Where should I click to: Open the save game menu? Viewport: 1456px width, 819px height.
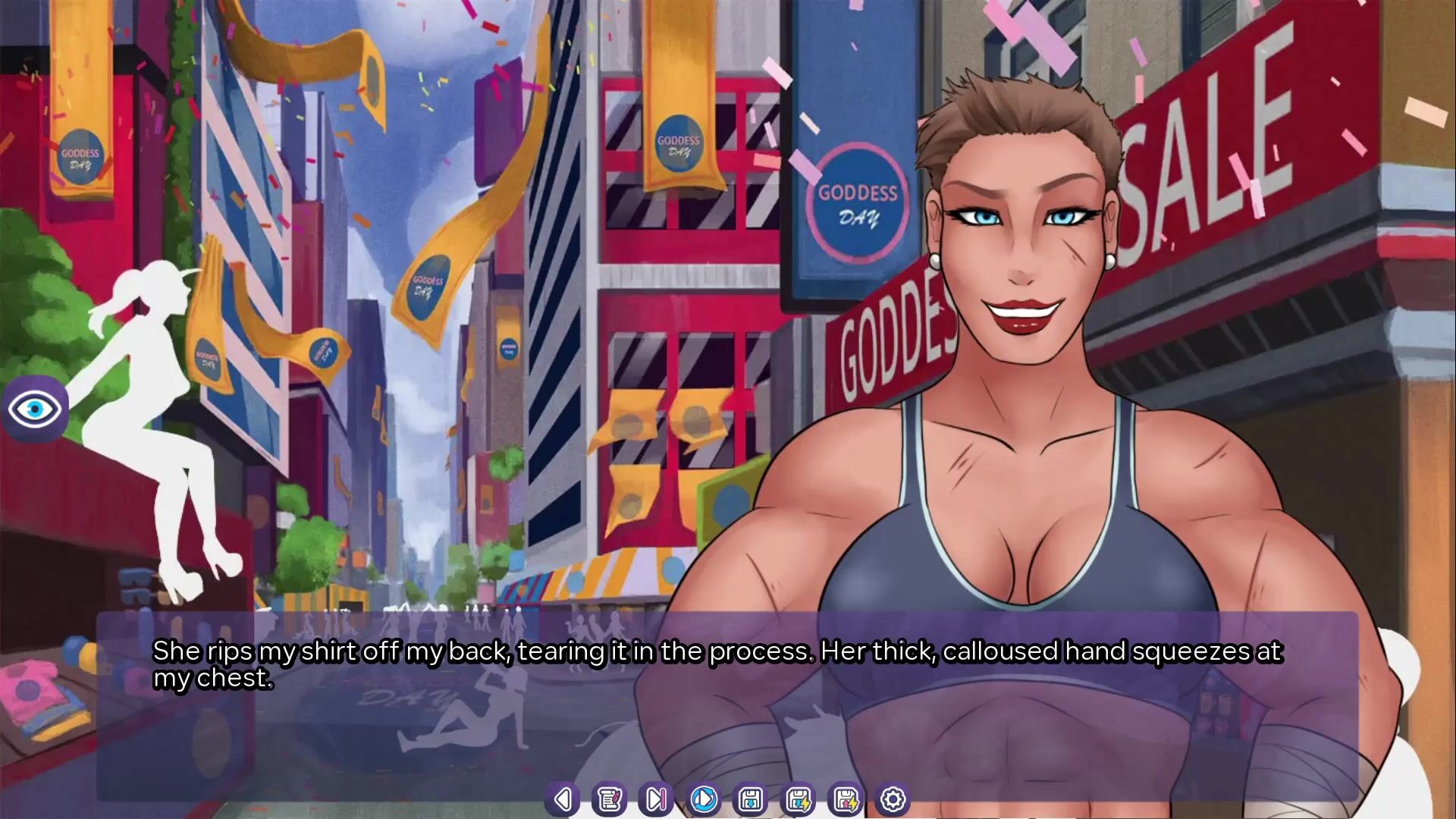pyautogui.click(x=751, y=799)
